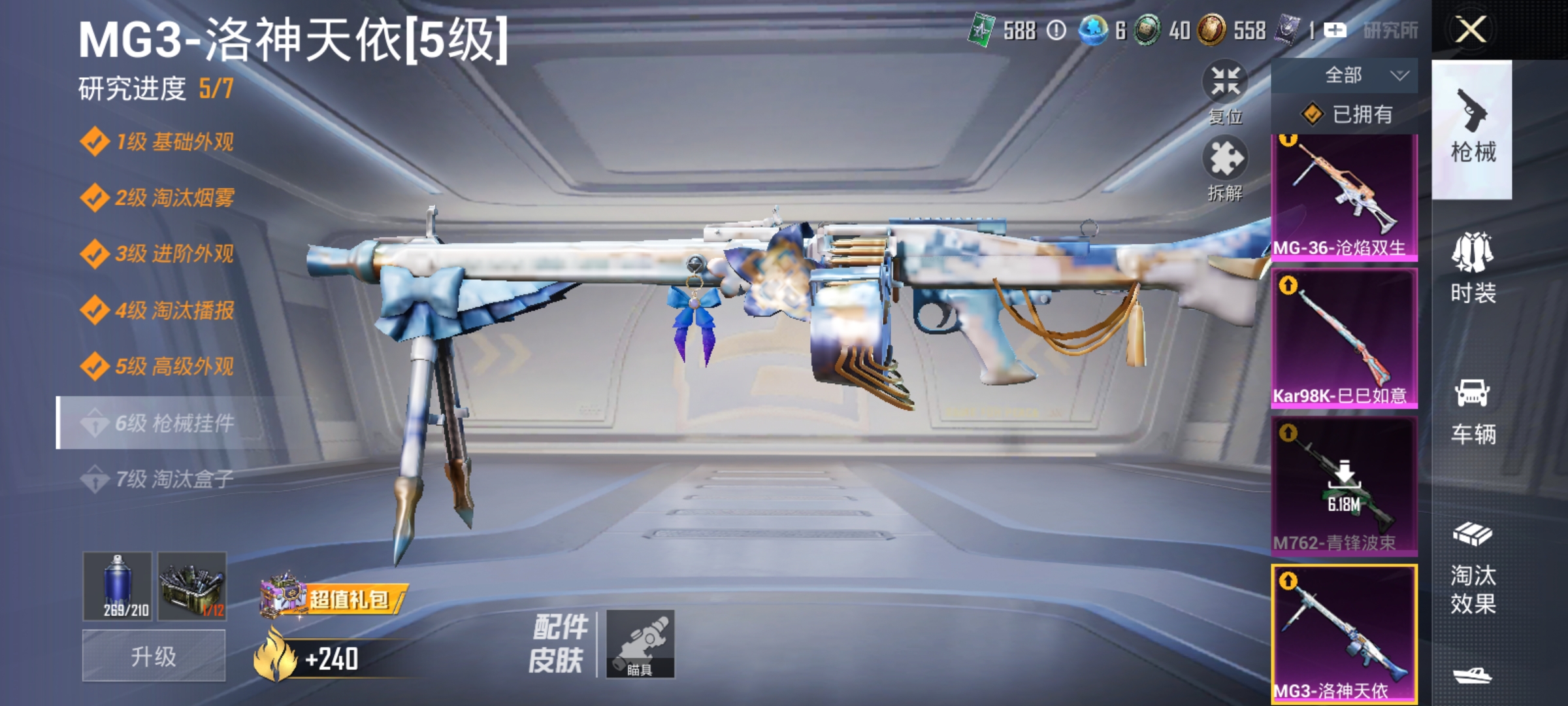Open the 枪械 weapons category icon
The width and height of the screenshot is (1568, 706).
(x=1472, y=131)
